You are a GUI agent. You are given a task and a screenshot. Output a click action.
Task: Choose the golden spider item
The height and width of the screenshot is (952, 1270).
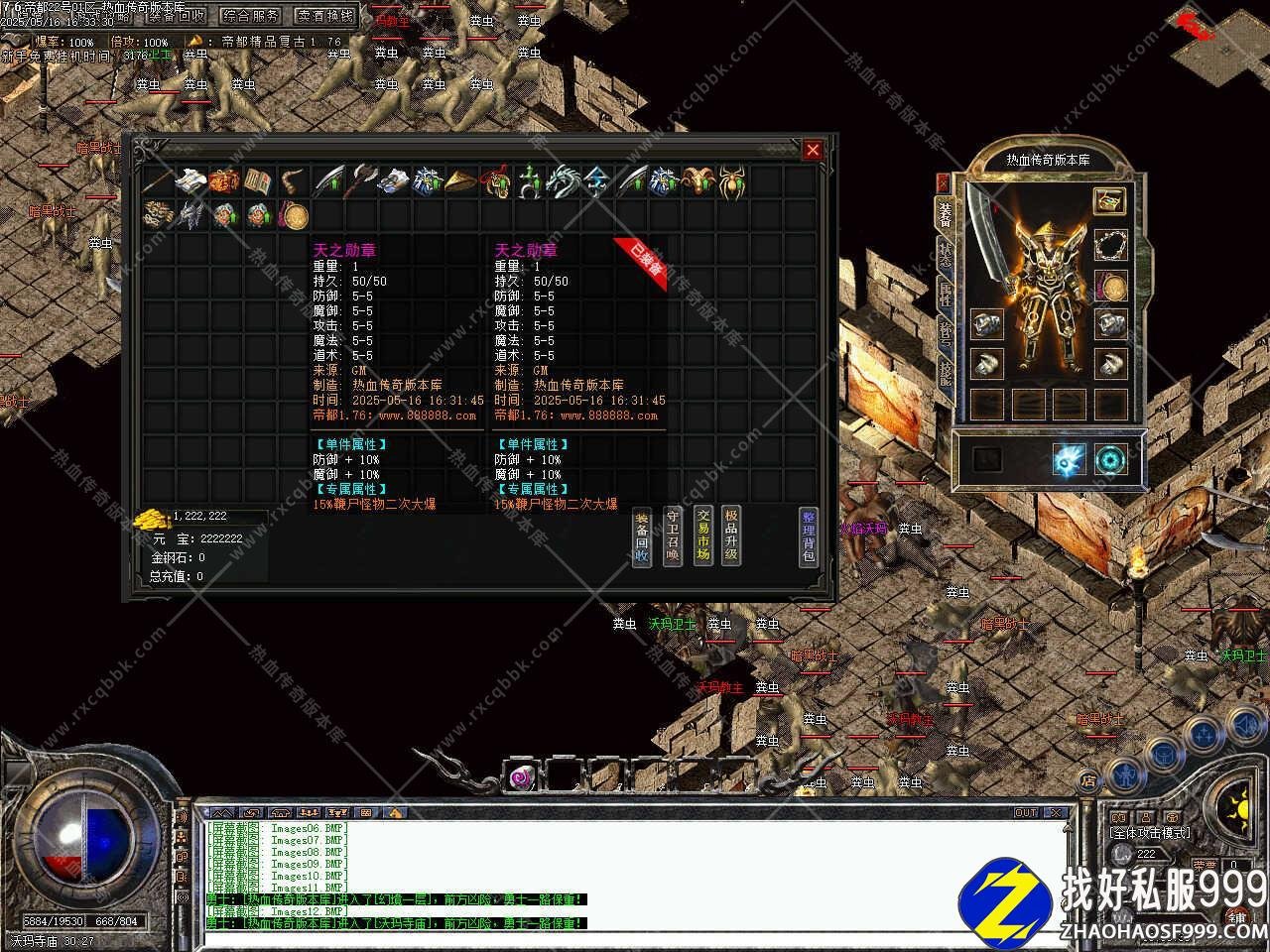731,182
